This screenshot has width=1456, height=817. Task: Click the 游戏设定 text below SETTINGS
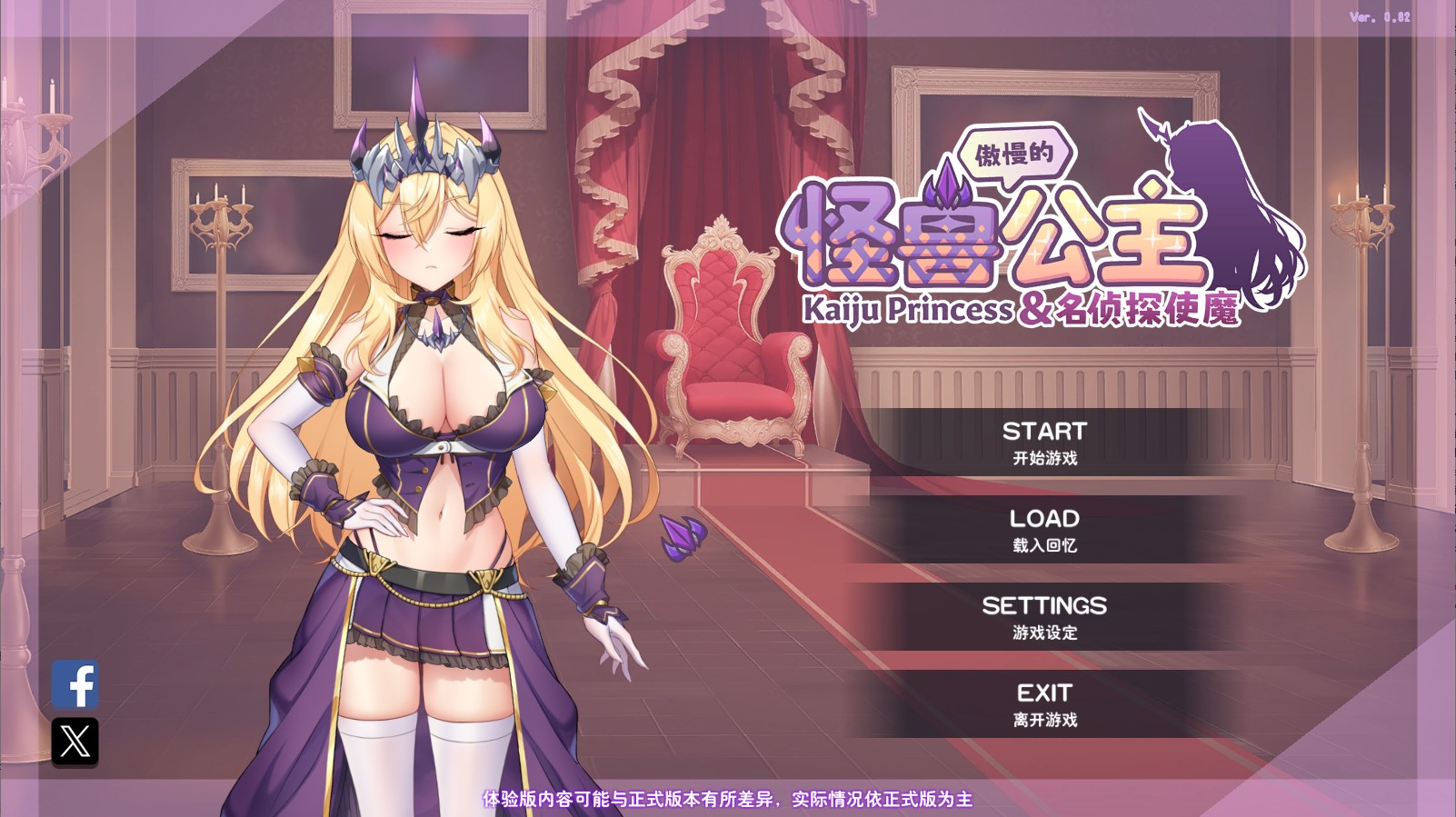click(x=1045, y=632)
